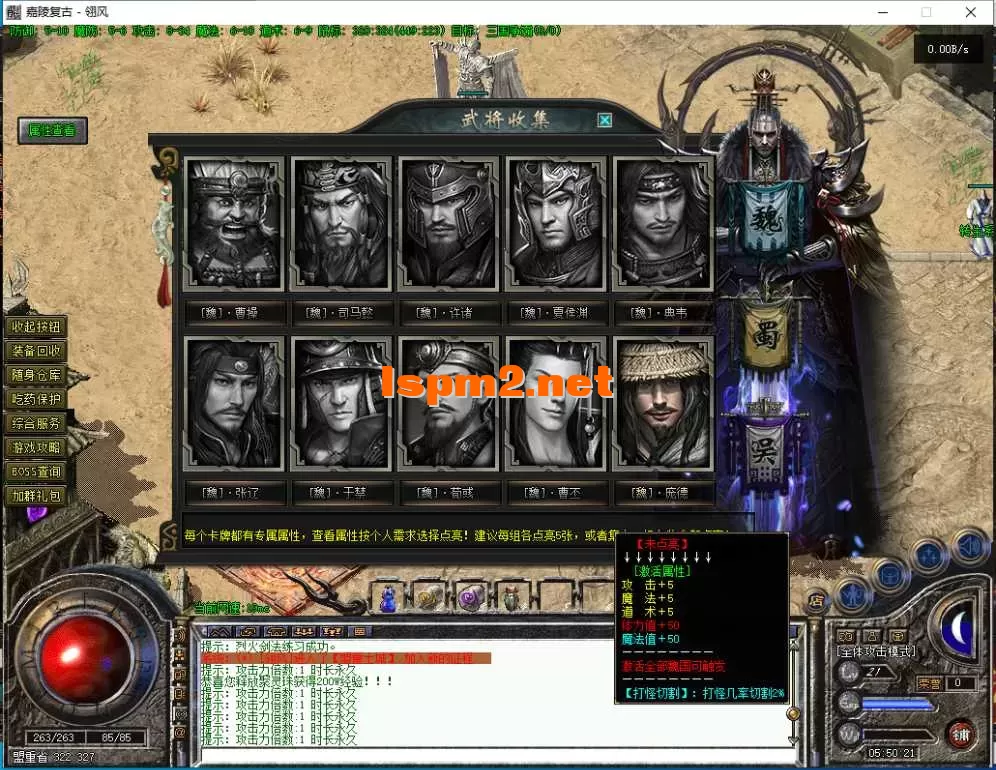Image resolution: width=996 pixels, height=770 pixels.
Task: Open 装备回收 equipment recycling
Action: (x=37, y=351)
